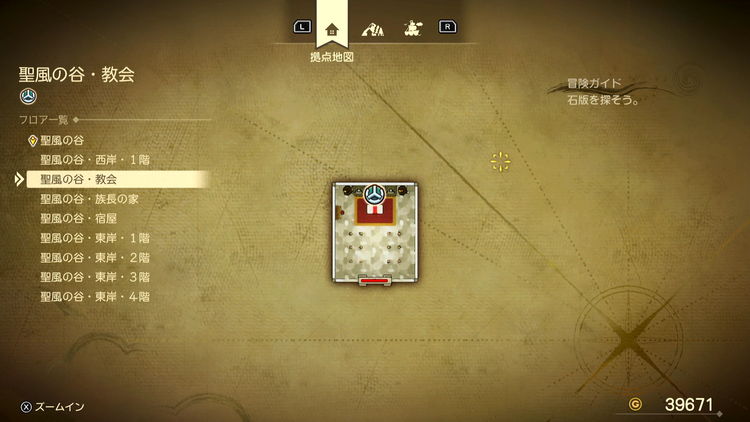
Task: Select floor 聖風の谷・東岸・3階
Action: coord(94,277)
